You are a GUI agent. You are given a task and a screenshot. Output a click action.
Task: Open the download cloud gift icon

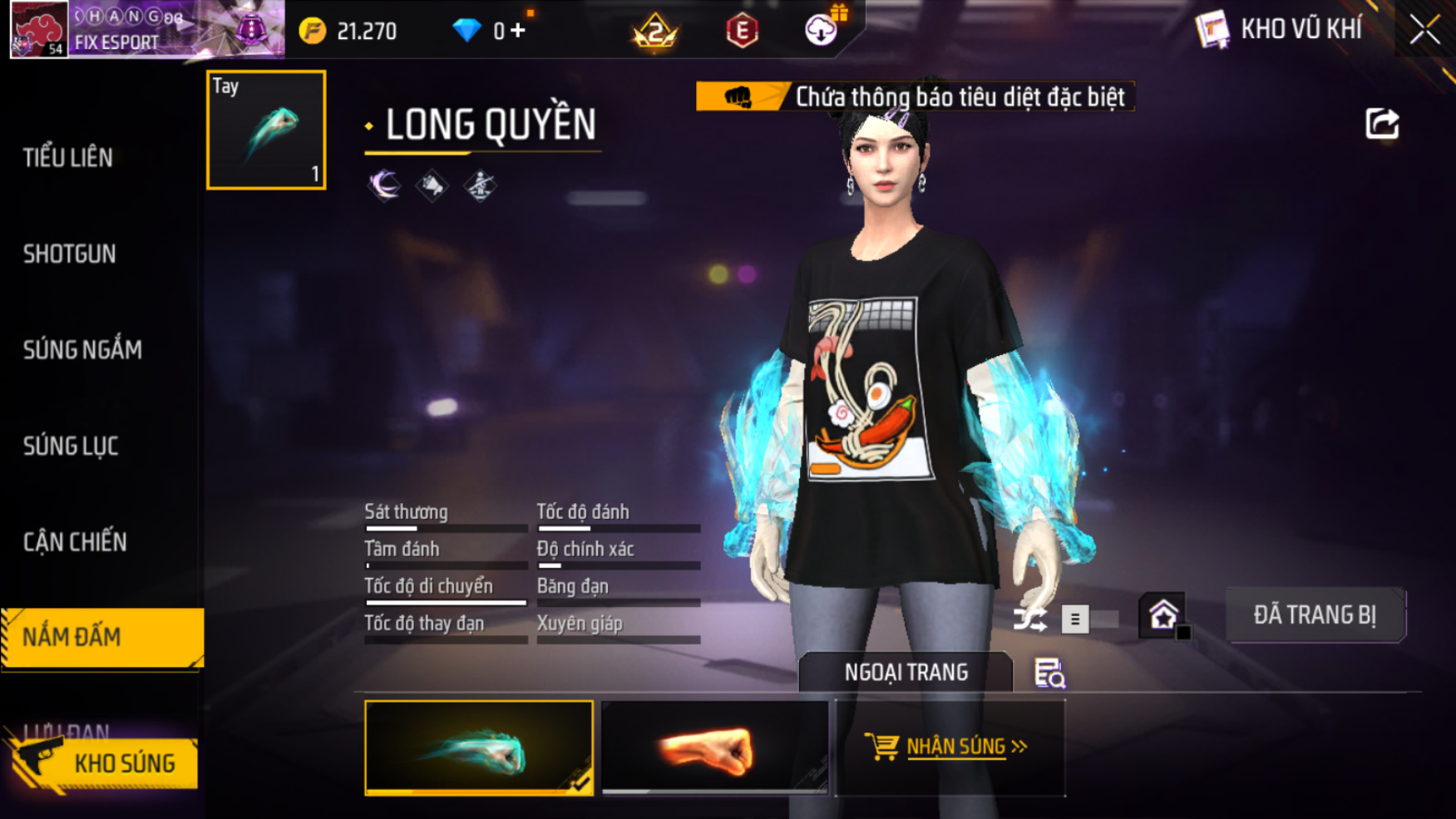821,30
